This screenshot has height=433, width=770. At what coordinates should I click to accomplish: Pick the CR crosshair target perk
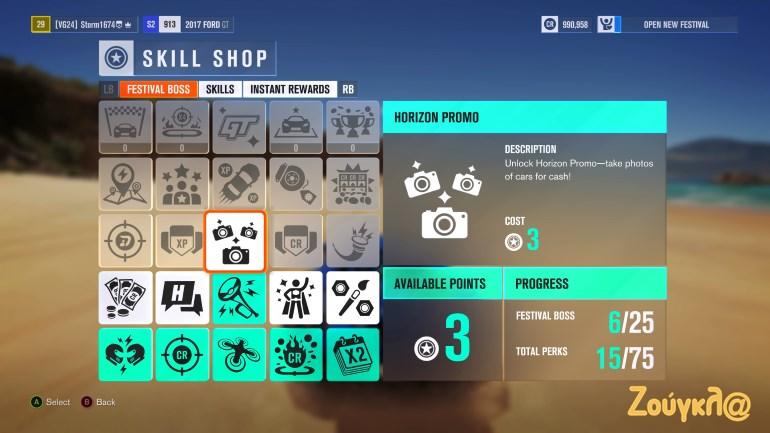tap(183, 355)
